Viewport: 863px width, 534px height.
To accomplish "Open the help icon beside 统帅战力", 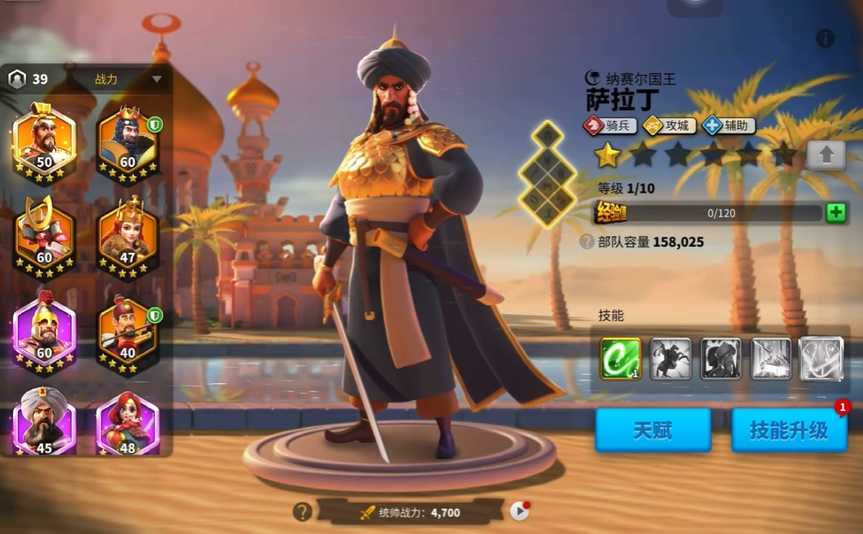I will [x=302, y=512].
